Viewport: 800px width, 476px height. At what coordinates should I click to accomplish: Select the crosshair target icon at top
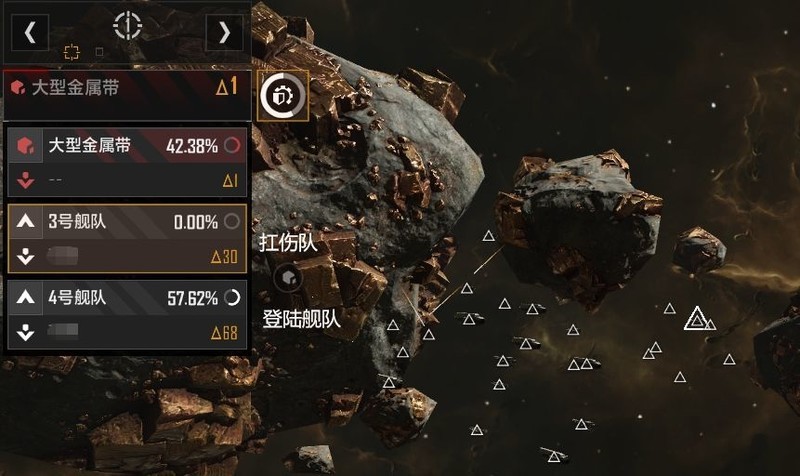click(127, 27)
